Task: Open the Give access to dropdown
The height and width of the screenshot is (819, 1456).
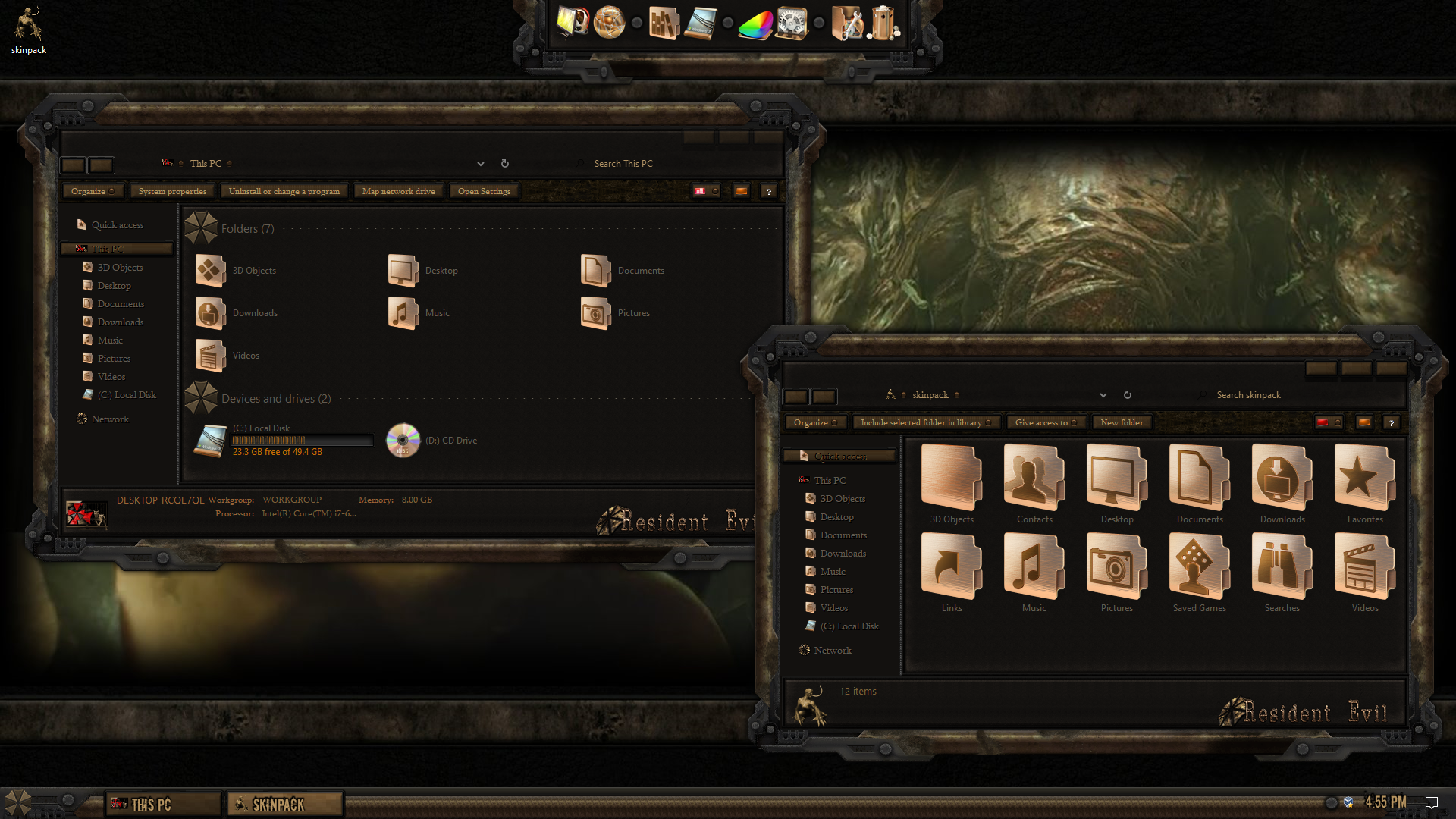Action: pos(1046,422)
